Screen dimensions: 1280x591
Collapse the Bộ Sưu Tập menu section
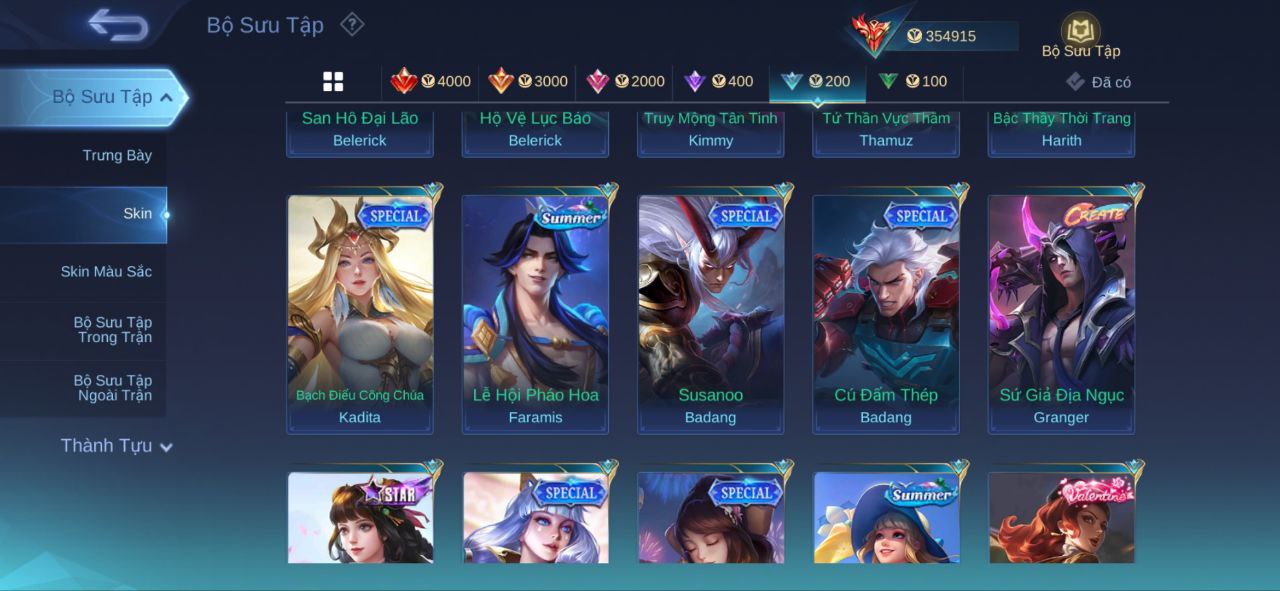[166, 97]
